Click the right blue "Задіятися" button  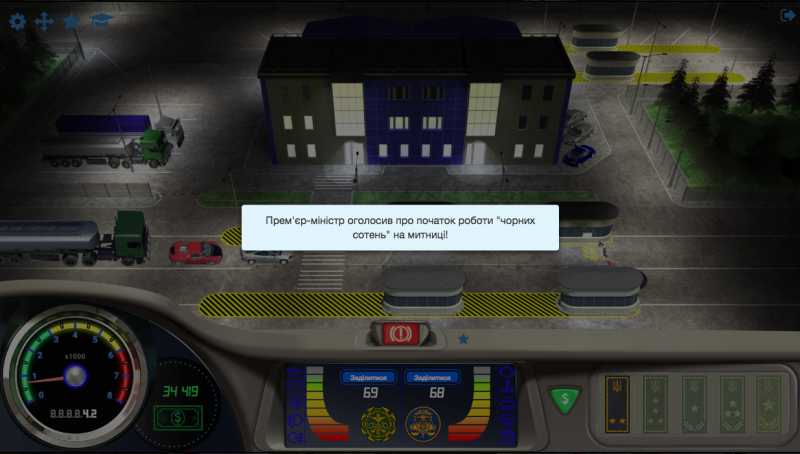pyautogui.click(x=432, y=378)
